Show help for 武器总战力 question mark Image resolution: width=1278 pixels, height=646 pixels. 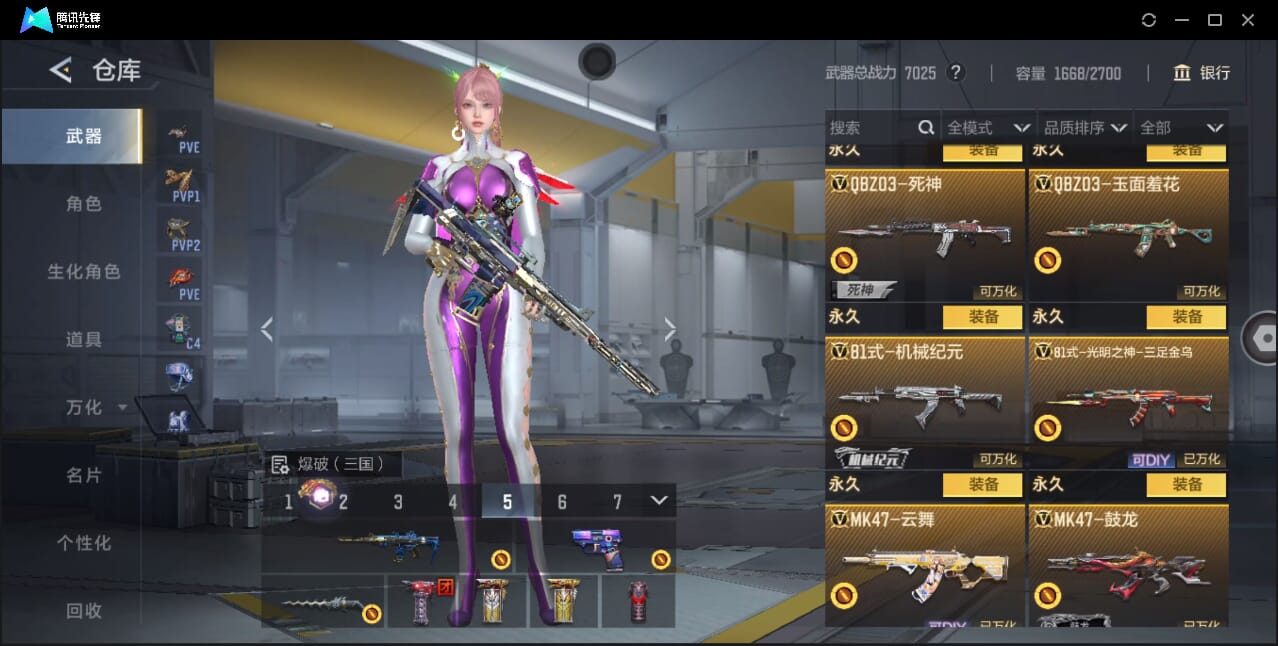pos(956,73)
